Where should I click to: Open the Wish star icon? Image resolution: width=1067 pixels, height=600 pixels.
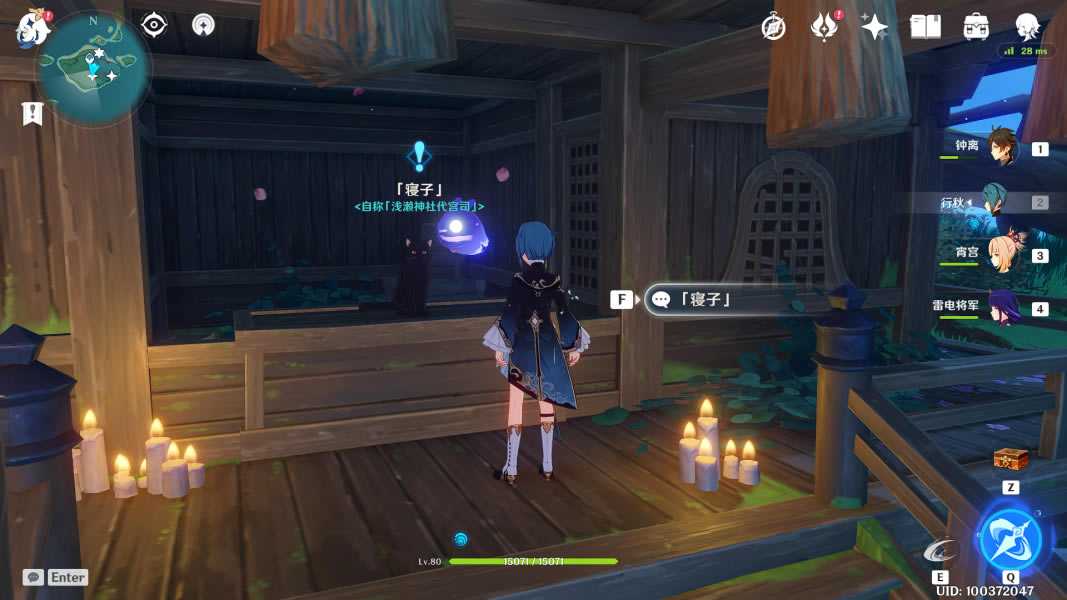875,27
